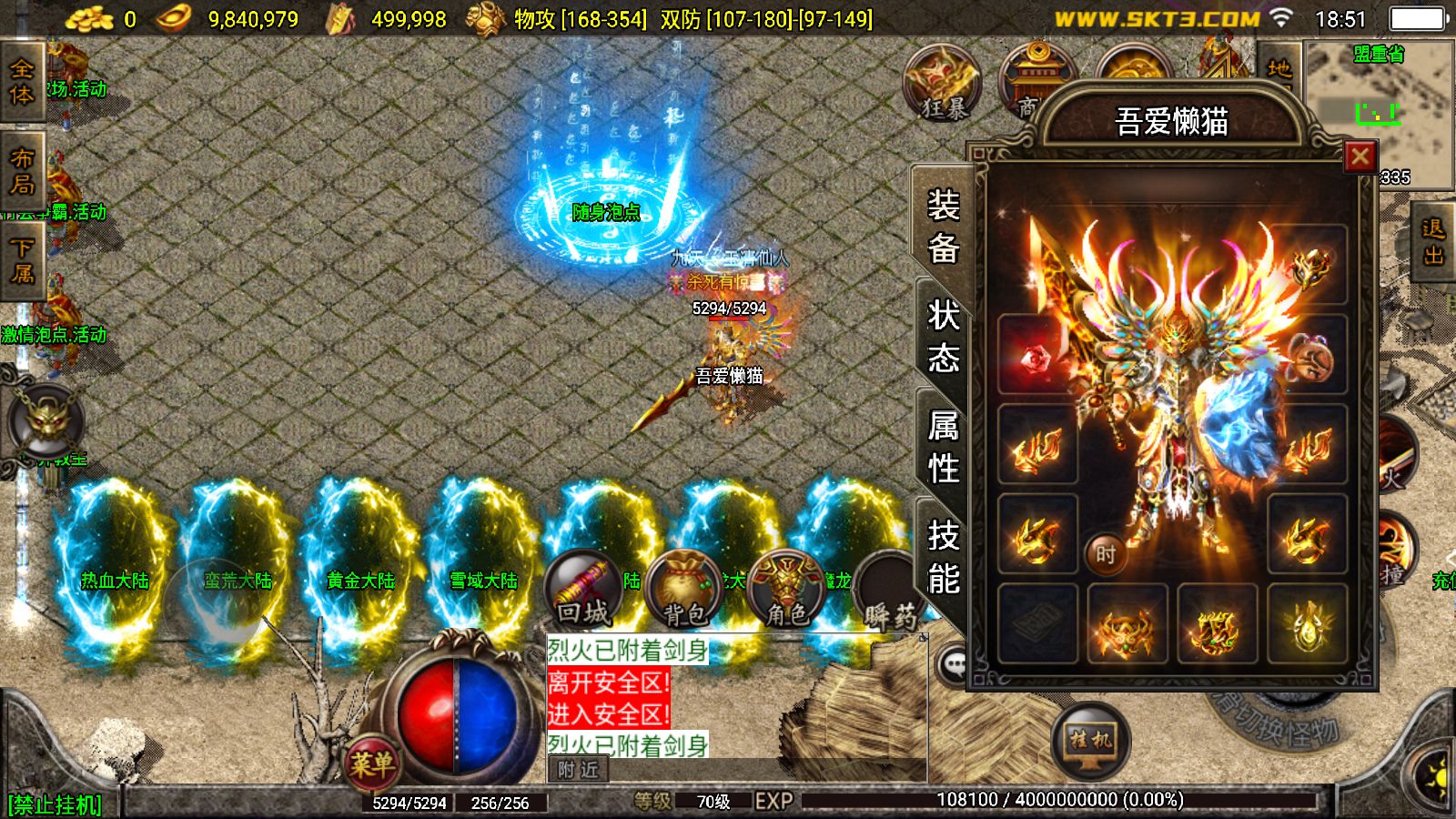Screen dimensions: 1456x819
Task: Choose the 下属 side button
Action: coord(22,260)
